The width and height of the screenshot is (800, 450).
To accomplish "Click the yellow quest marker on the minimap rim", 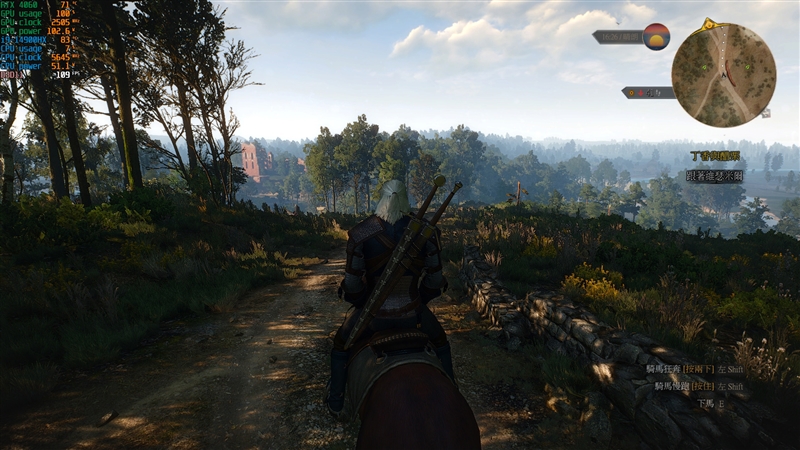I will coord(709,24).
